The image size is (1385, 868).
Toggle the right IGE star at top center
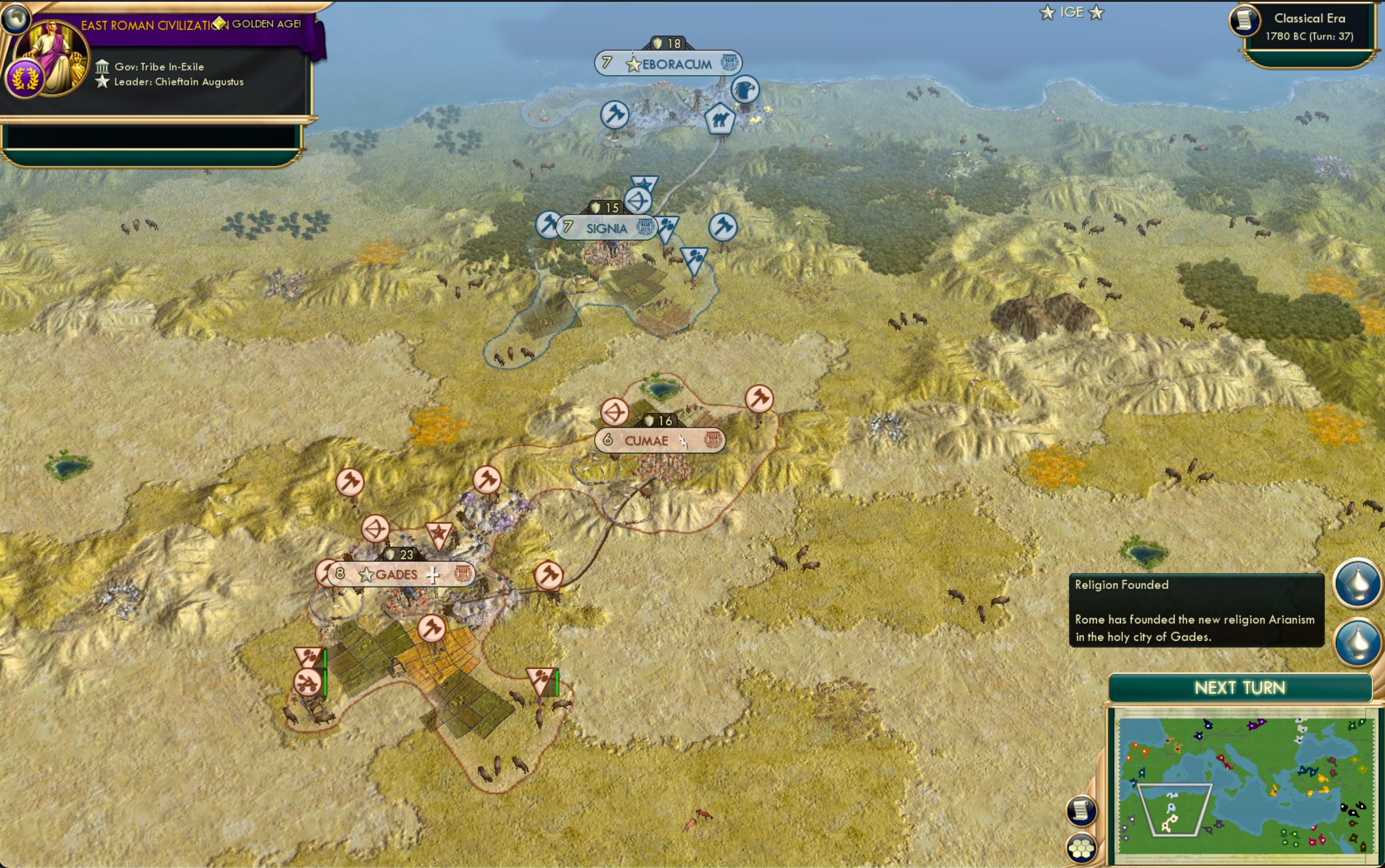click(1096, 12)
